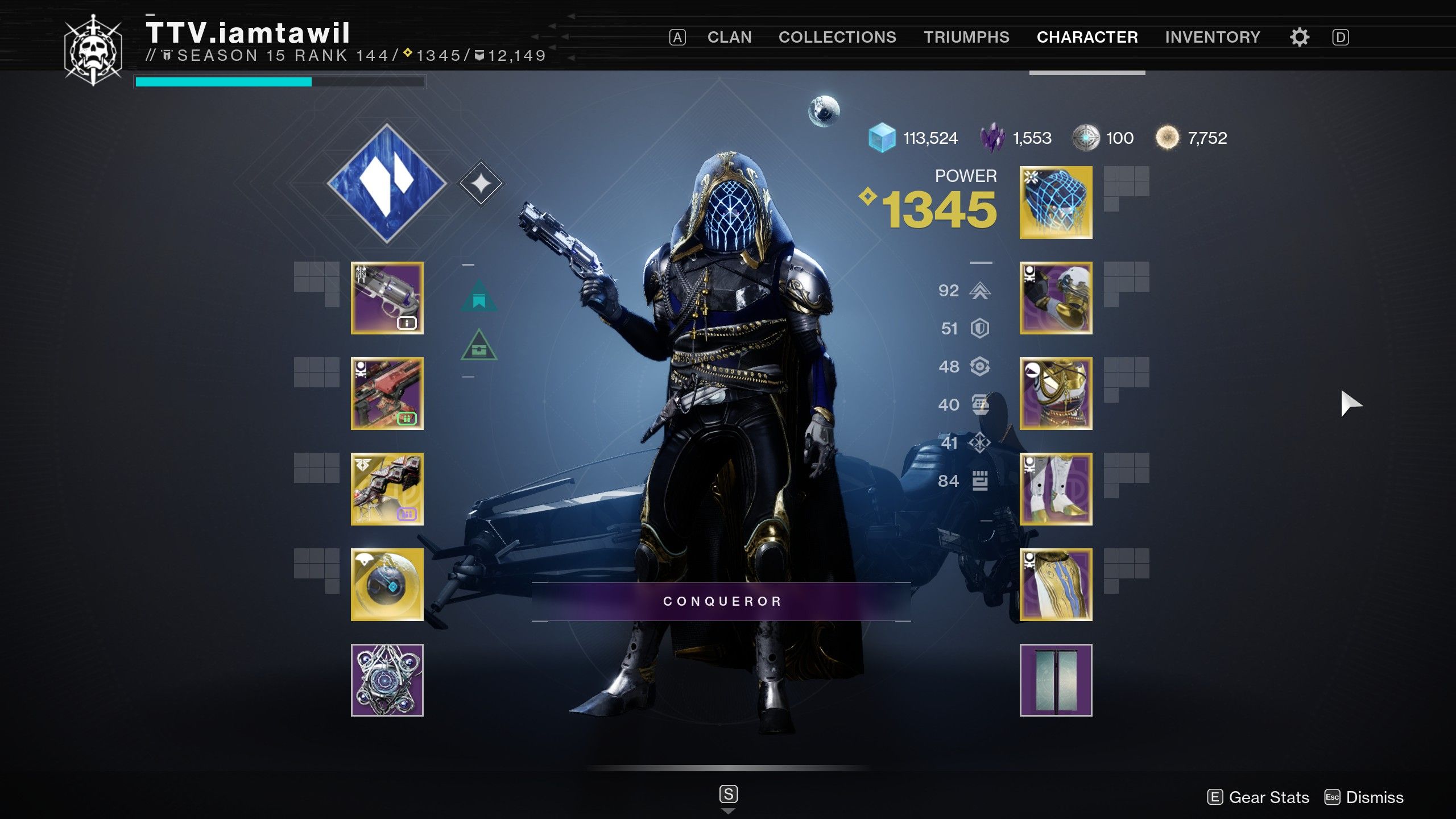Switch to the Inventory tab
Viewport: 1456px width, 819px height.
tap(1214, 36)
